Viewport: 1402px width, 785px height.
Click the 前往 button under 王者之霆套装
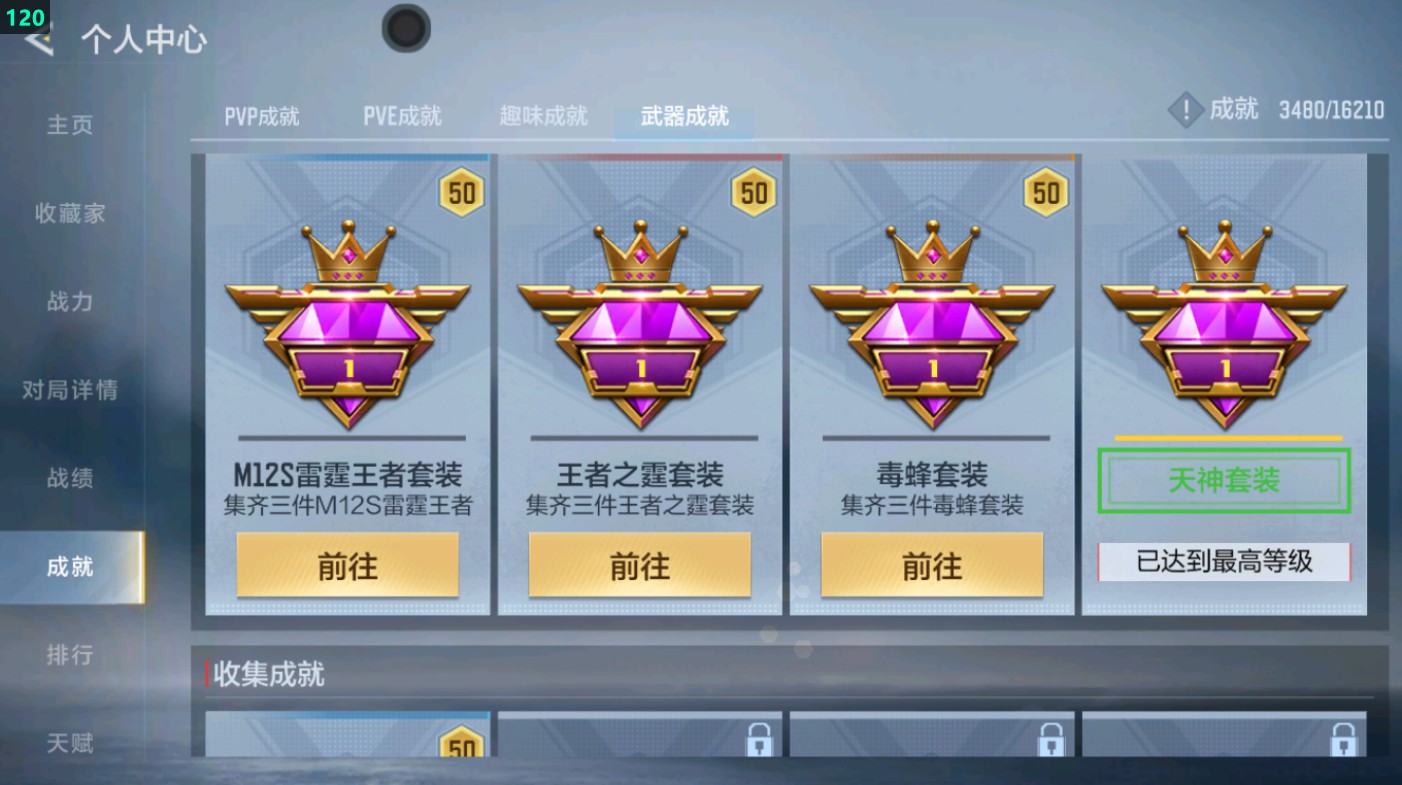pyautogui.click(x=640, y=565)
